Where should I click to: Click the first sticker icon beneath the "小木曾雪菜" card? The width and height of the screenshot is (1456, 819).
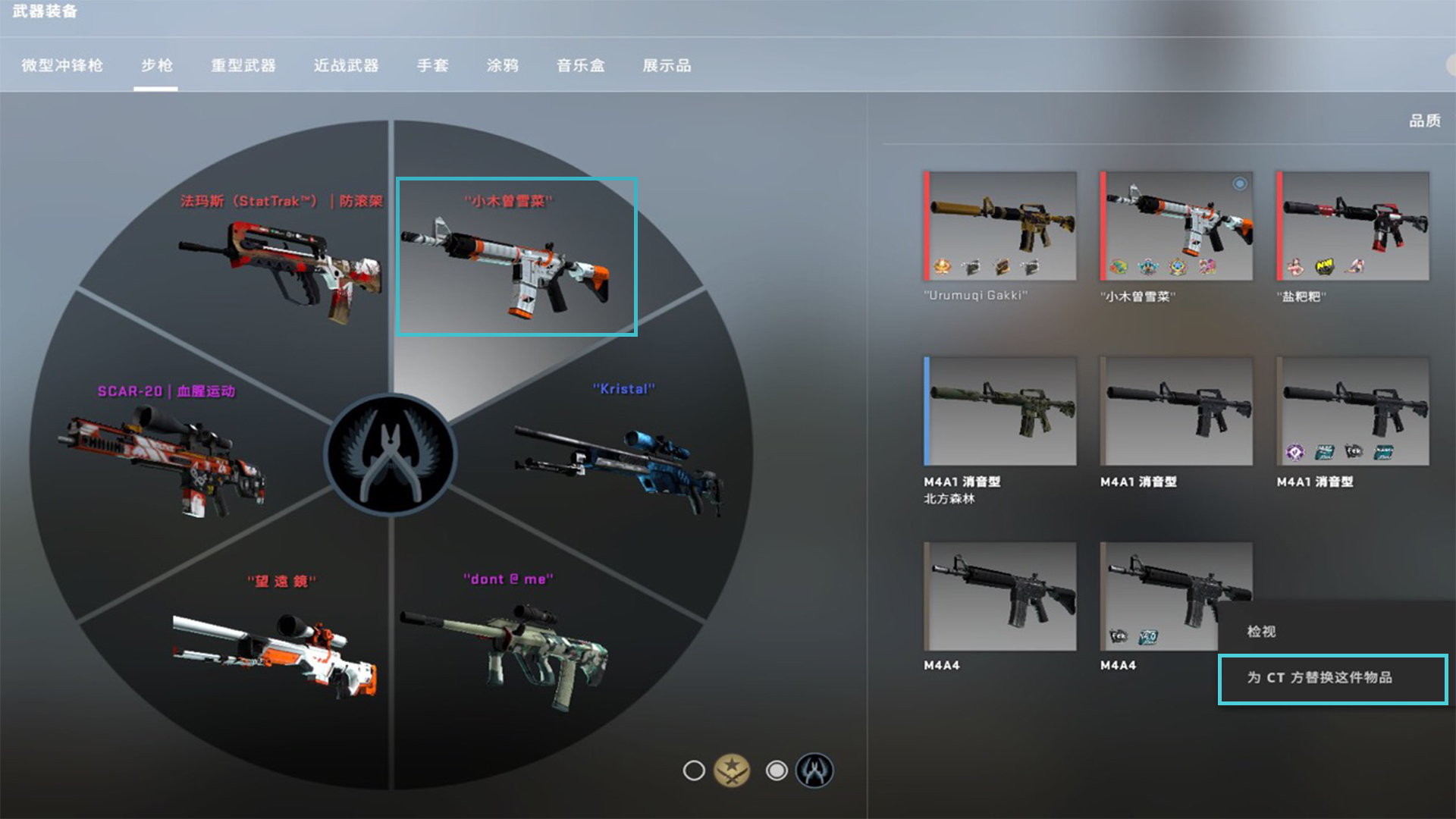point(1119,267)
